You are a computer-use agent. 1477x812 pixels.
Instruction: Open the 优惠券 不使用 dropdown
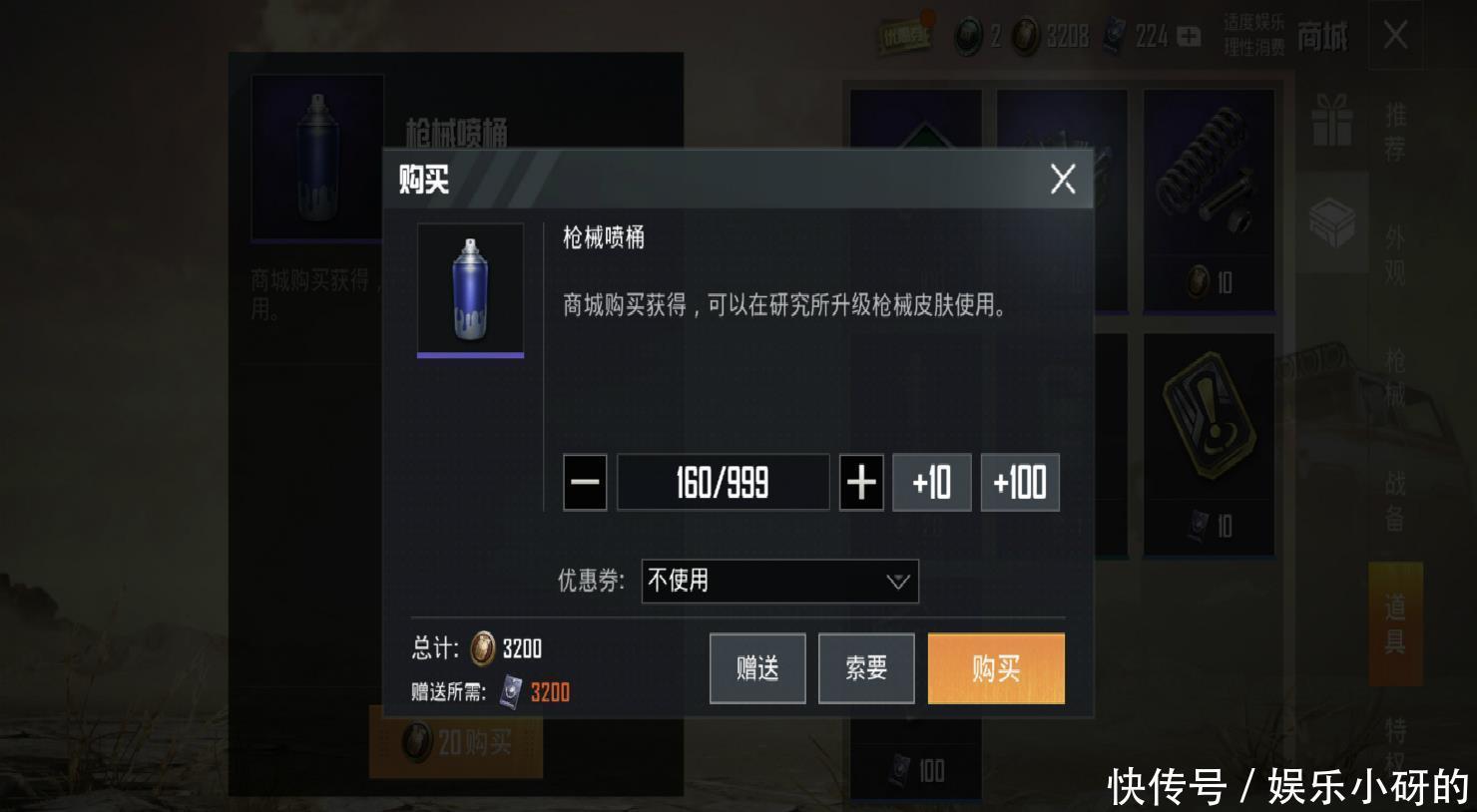click(x=779, y=582)
